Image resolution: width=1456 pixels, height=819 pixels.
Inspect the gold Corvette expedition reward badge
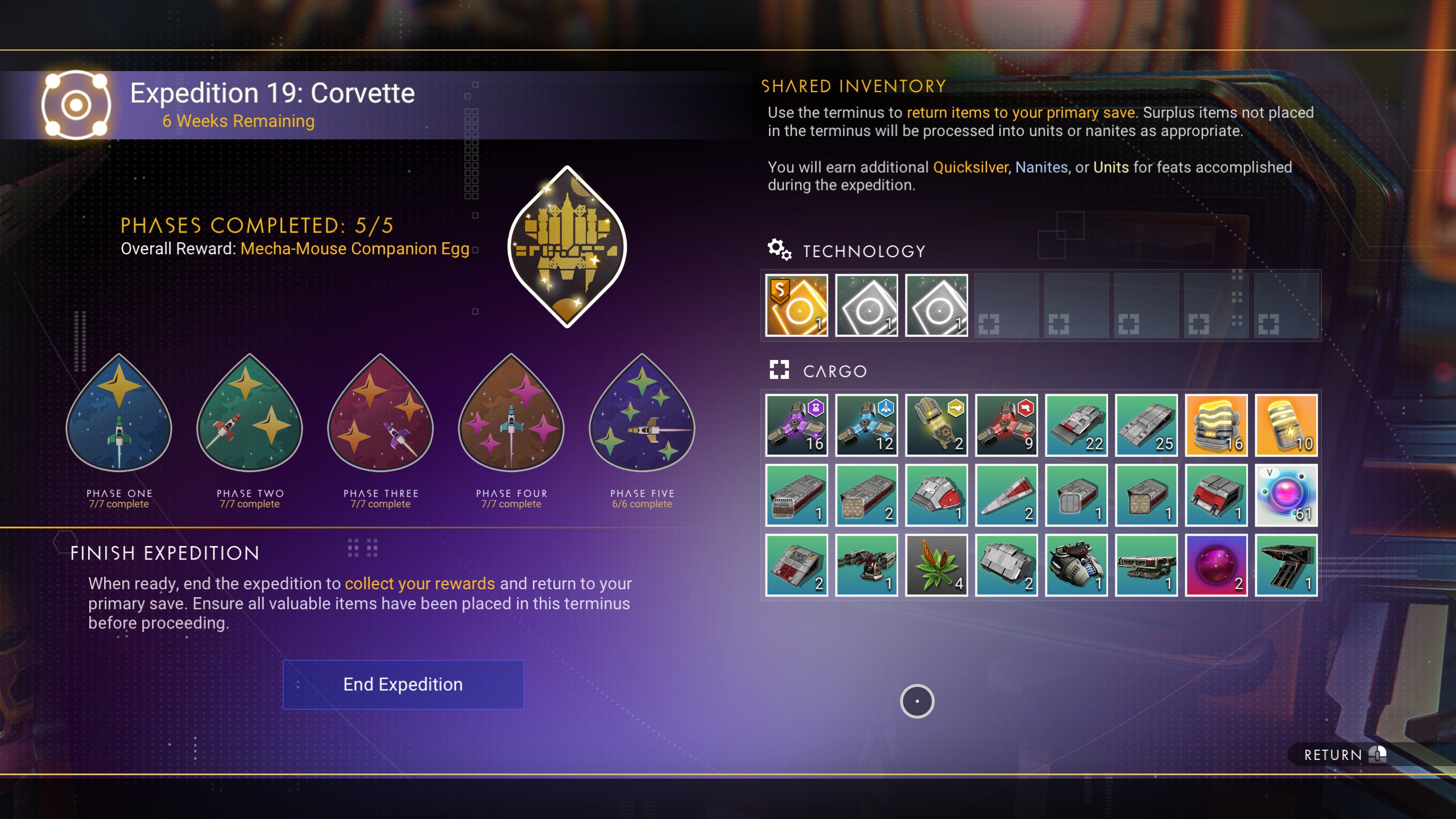pyautogui.click(x=567, y=246)
